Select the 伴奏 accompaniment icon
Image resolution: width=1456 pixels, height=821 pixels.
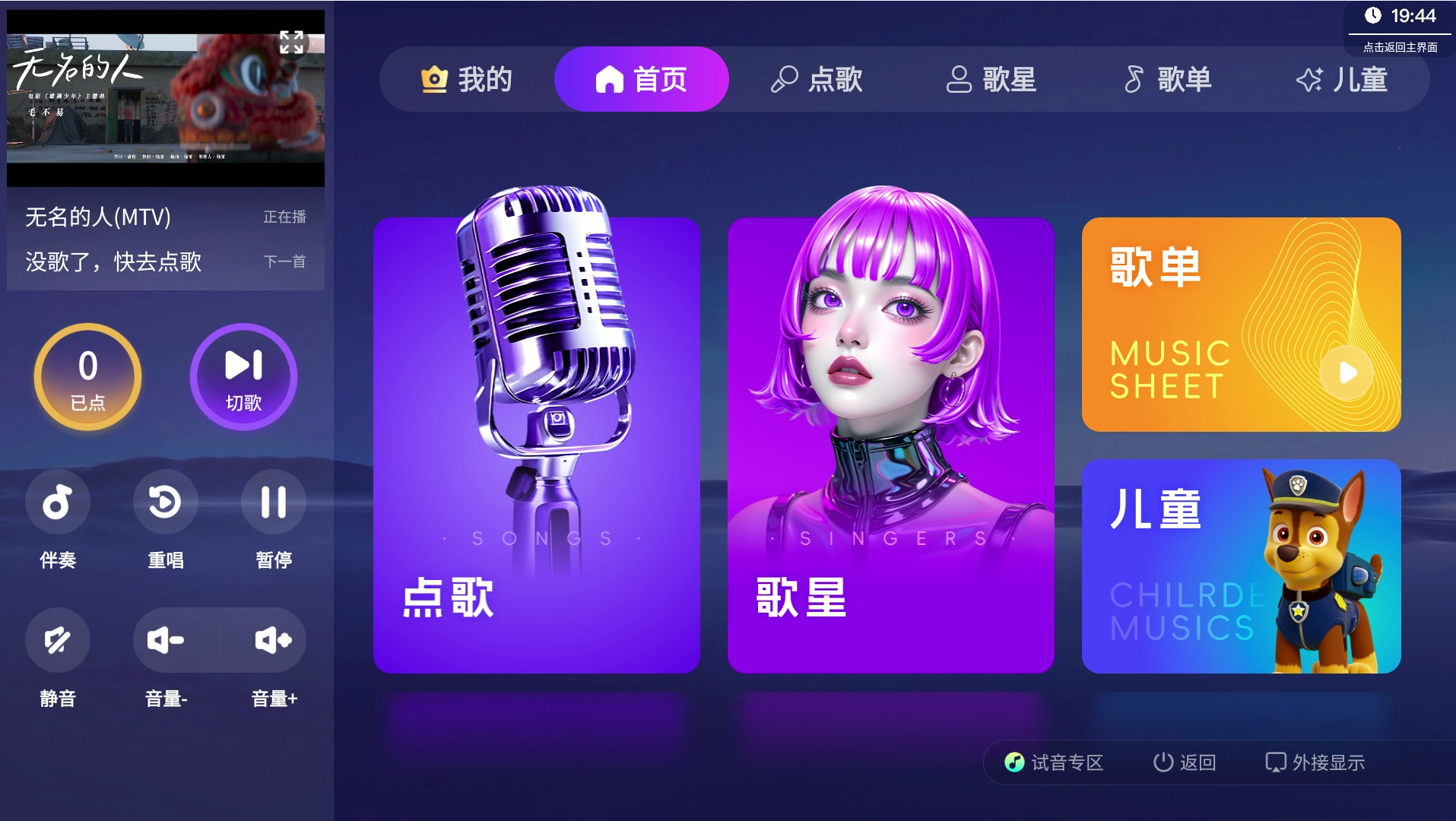tap(58, 502)
